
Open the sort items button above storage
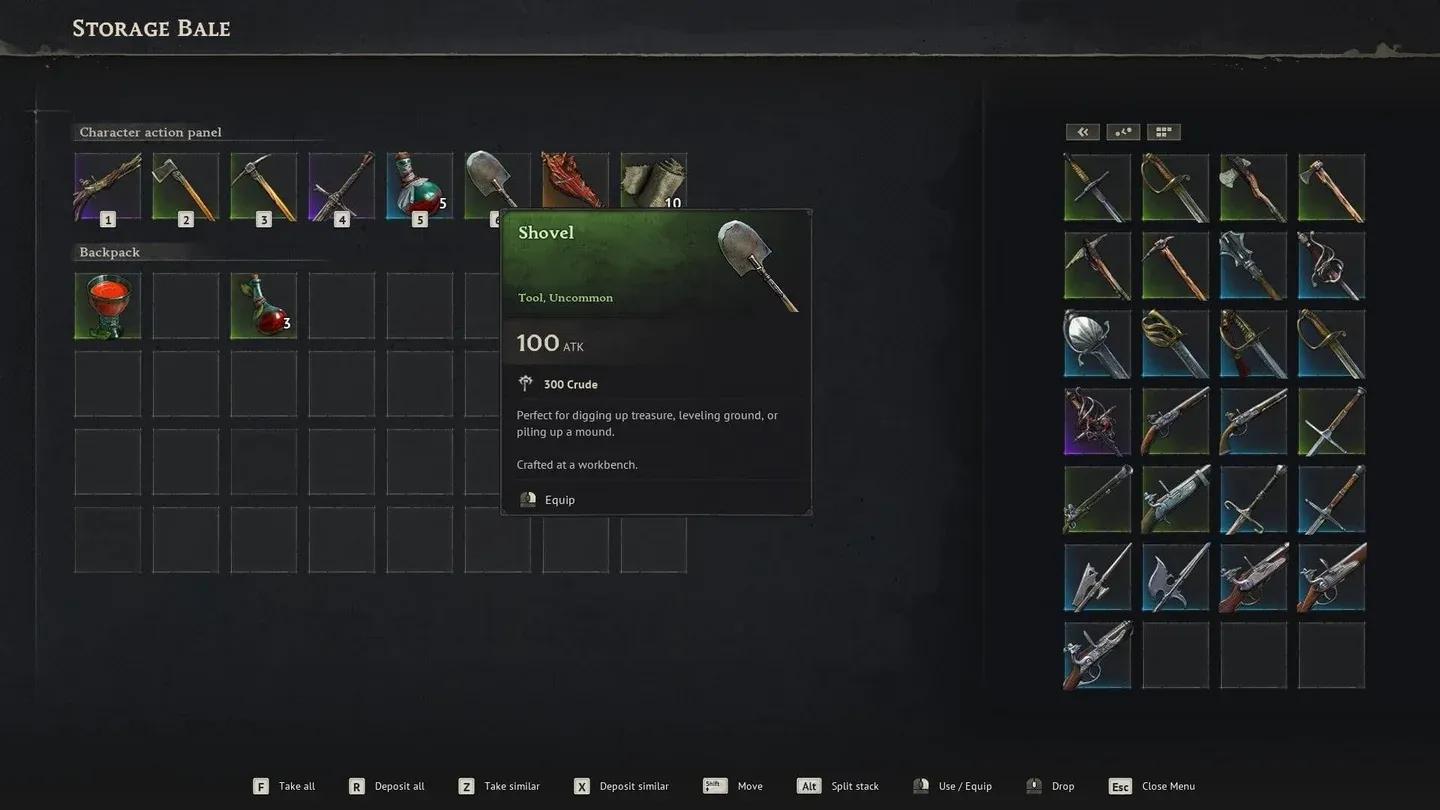(1122, 131)
